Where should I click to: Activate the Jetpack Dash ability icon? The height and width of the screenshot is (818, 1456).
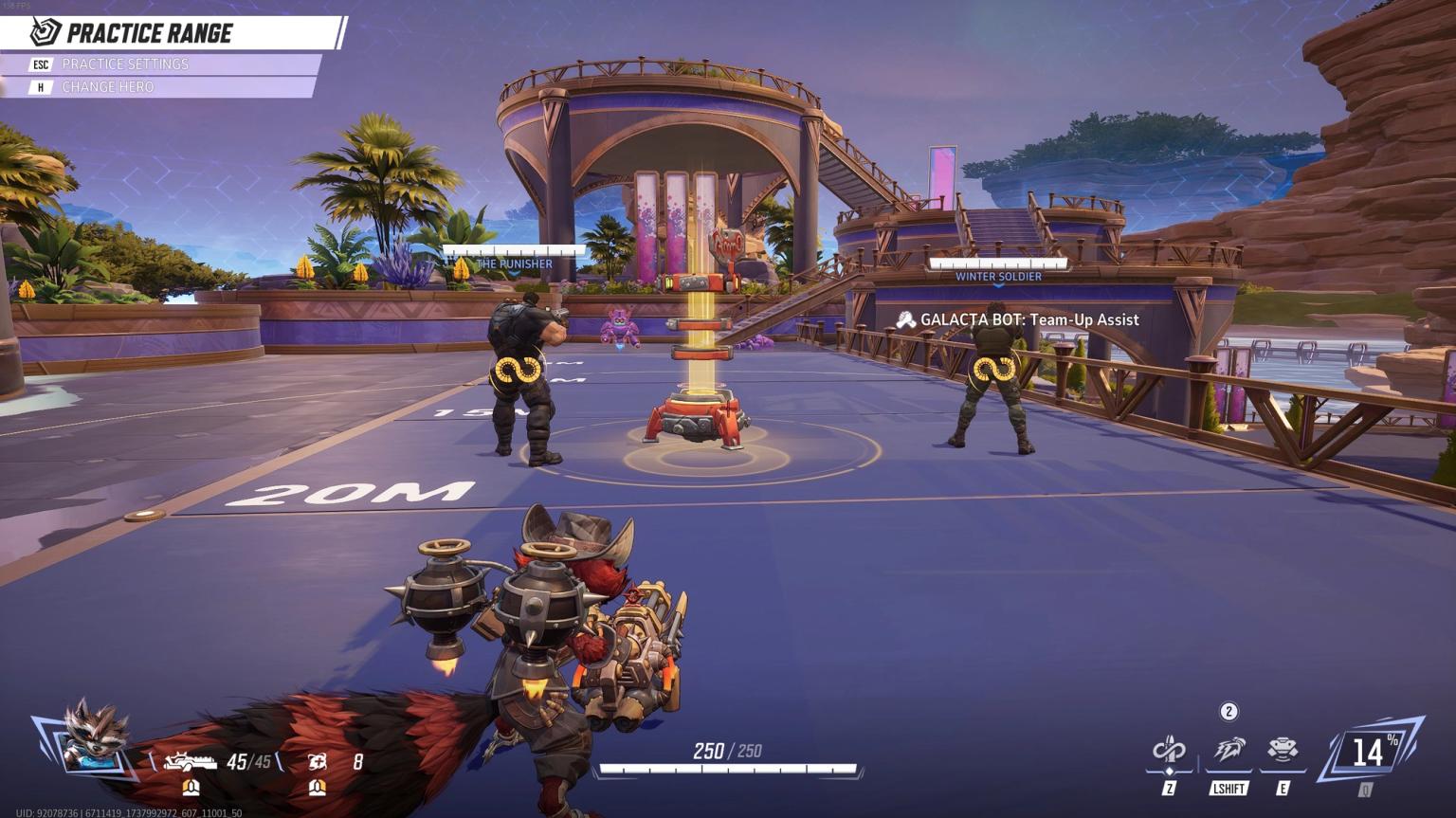tap(1228, 751)
